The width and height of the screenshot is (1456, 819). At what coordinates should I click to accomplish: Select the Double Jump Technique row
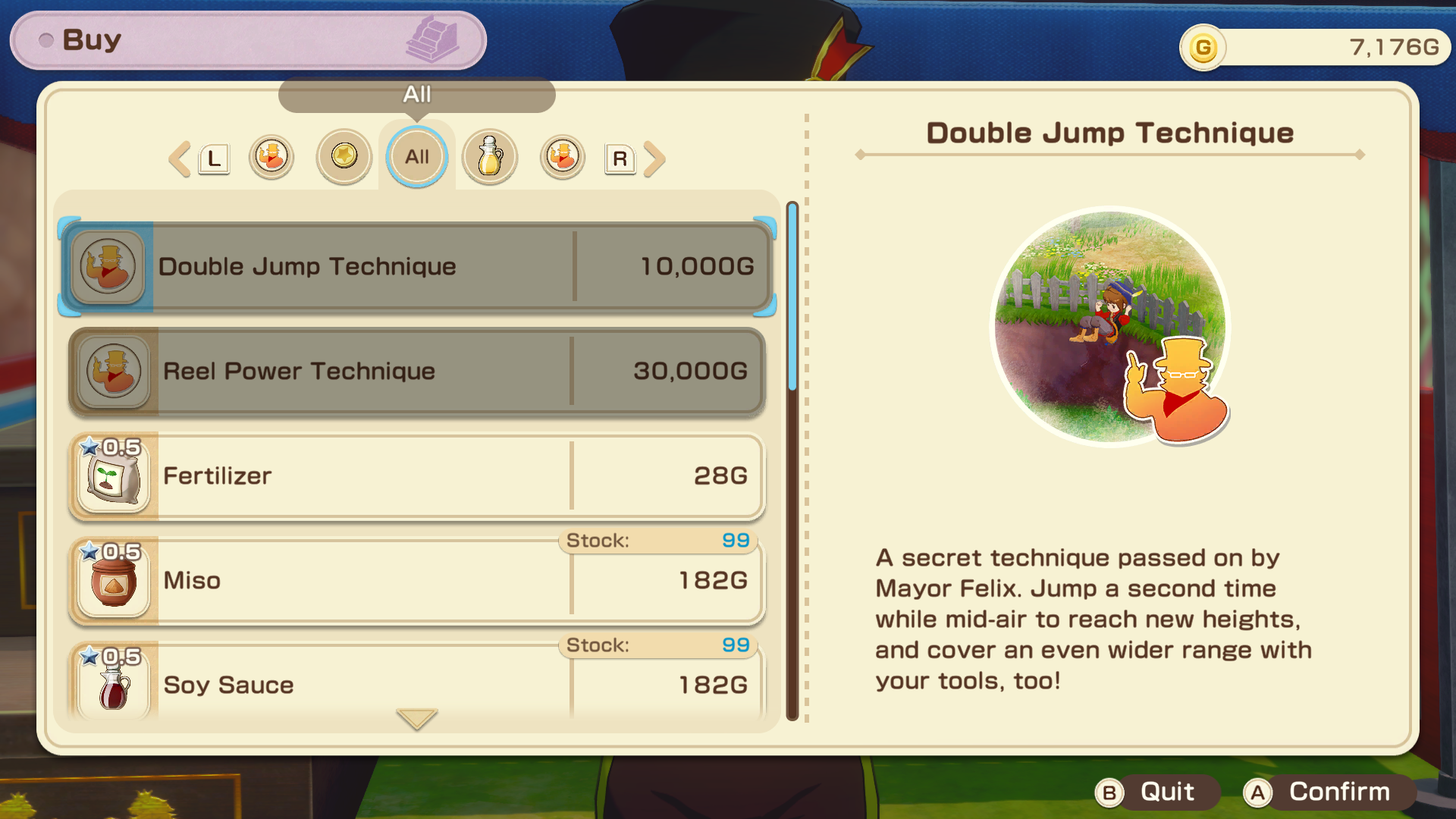coord(417,266)
